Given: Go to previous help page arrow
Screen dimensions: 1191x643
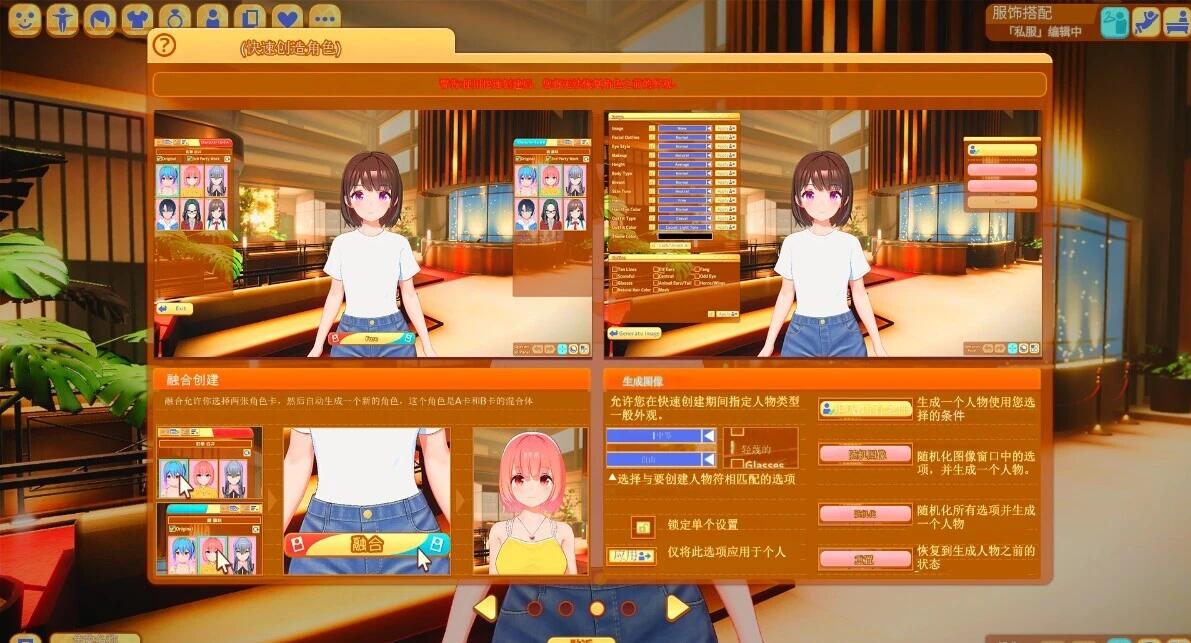Looking at the screenshot, I should (486, 607).
